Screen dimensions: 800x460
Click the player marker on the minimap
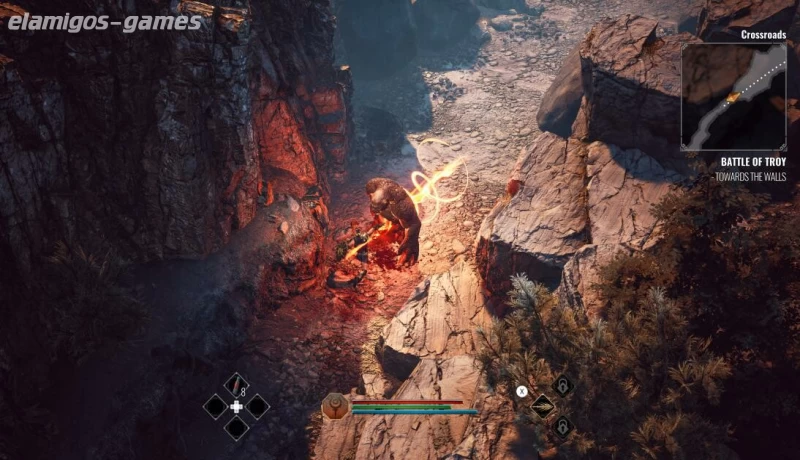735,96
